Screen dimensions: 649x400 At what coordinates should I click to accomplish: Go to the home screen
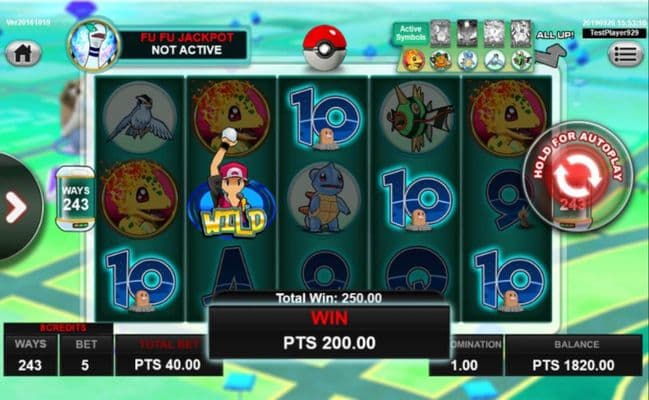(24, 53)
